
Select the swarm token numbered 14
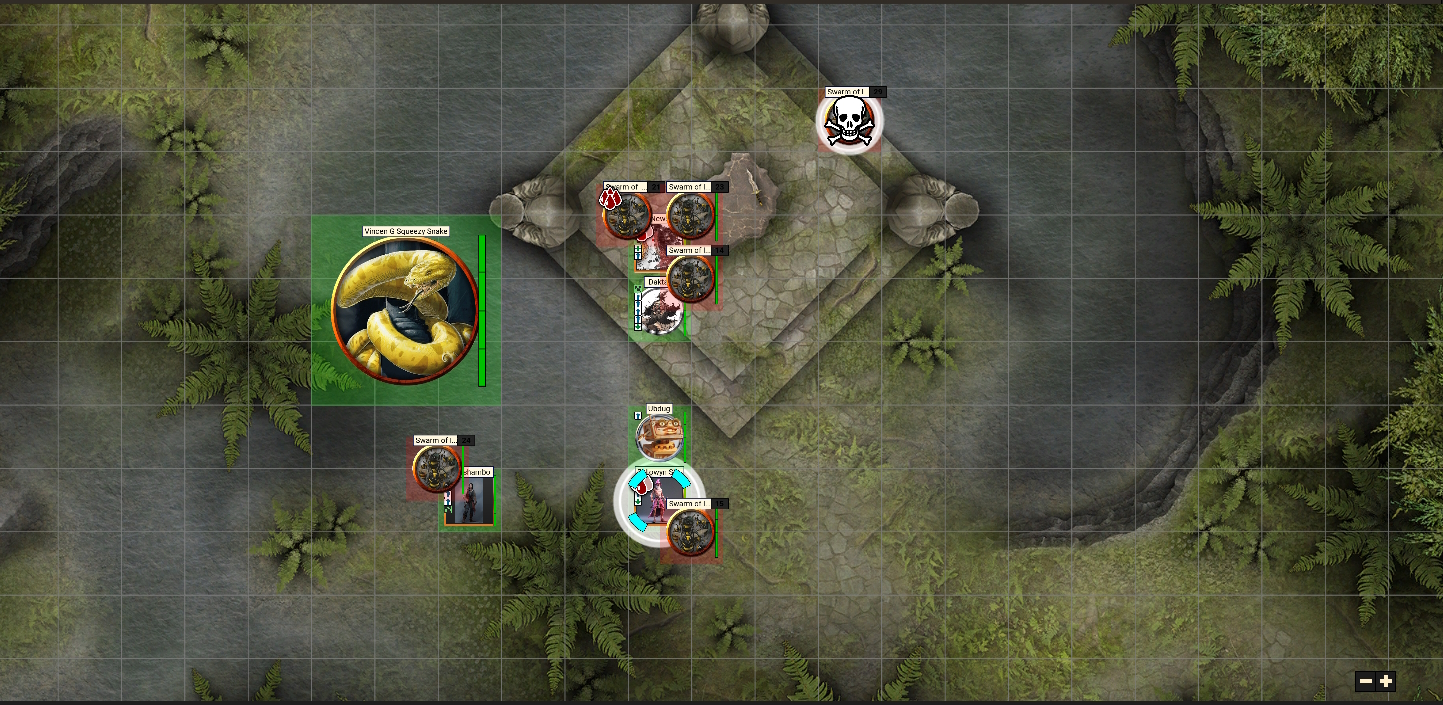(690, 279)
